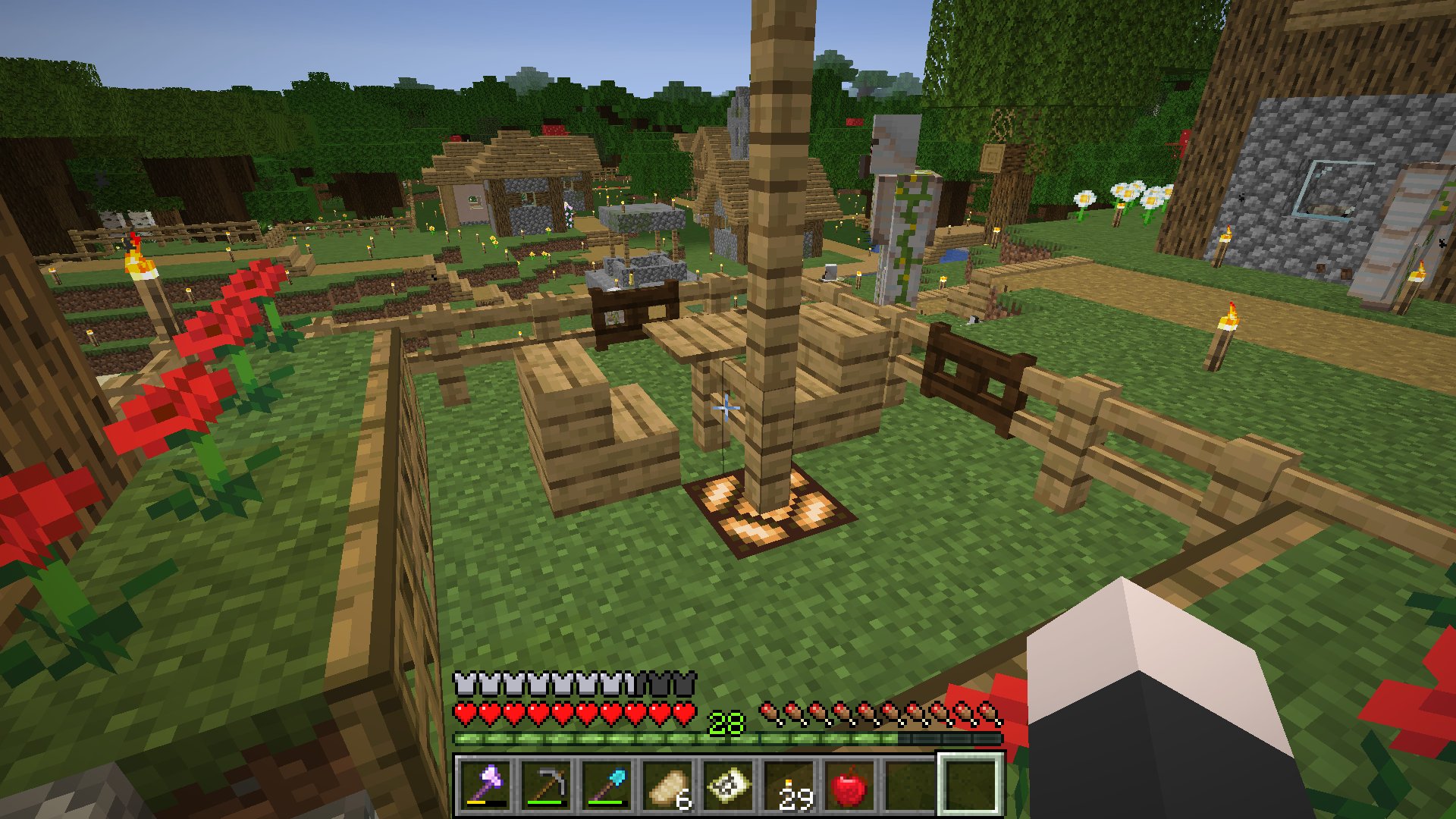Select the diamond shovel in the hotbar

[x=607, y=783]
